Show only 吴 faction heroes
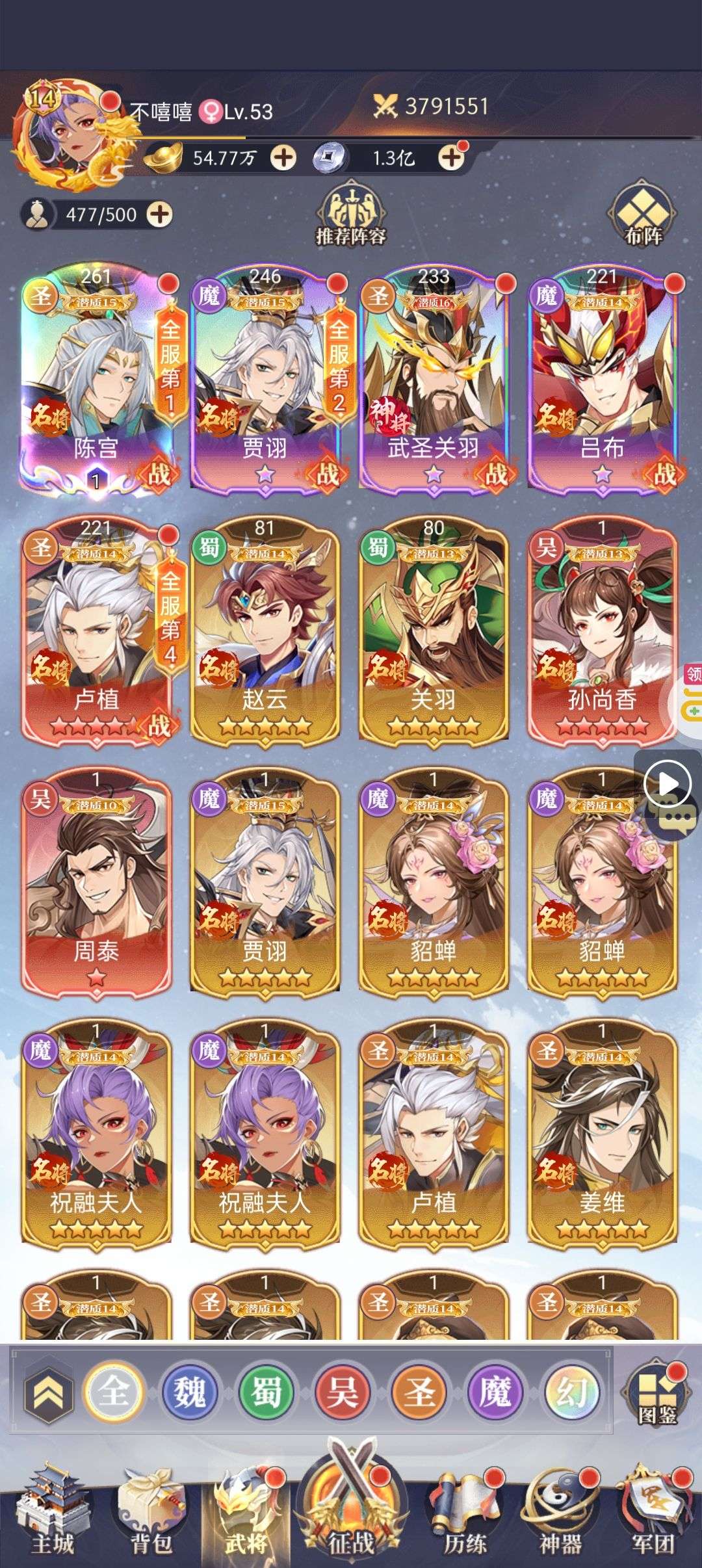 point(343,1392)
